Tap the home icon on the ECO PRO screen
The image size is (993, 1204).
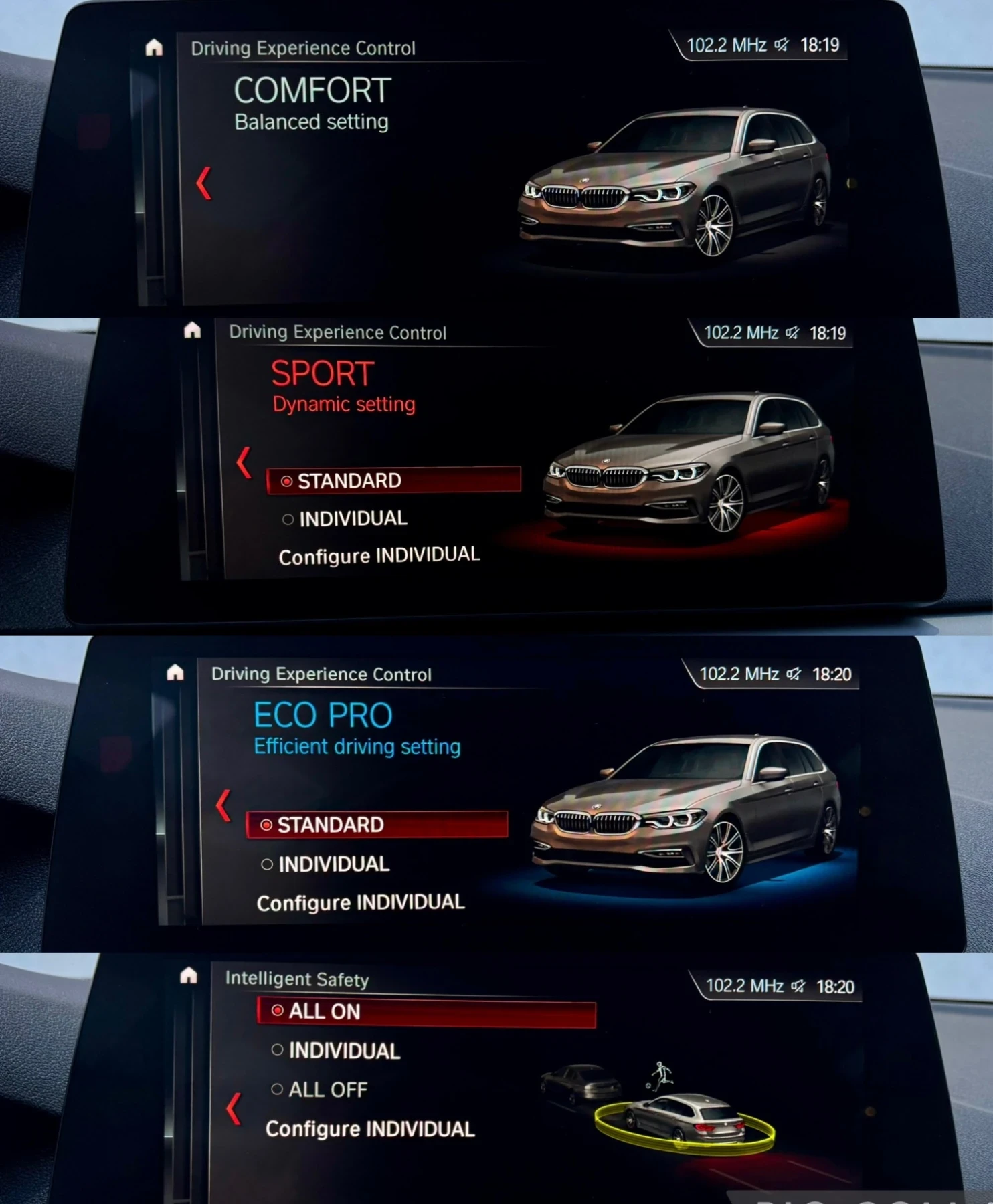coord(175,672)
